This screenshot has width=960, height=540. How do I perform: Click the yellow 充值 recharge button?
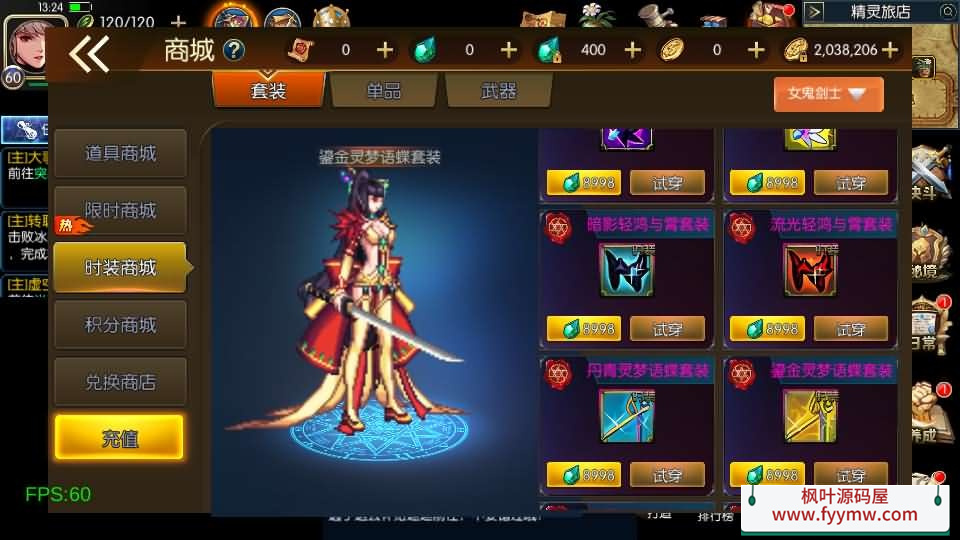point(119,438)
